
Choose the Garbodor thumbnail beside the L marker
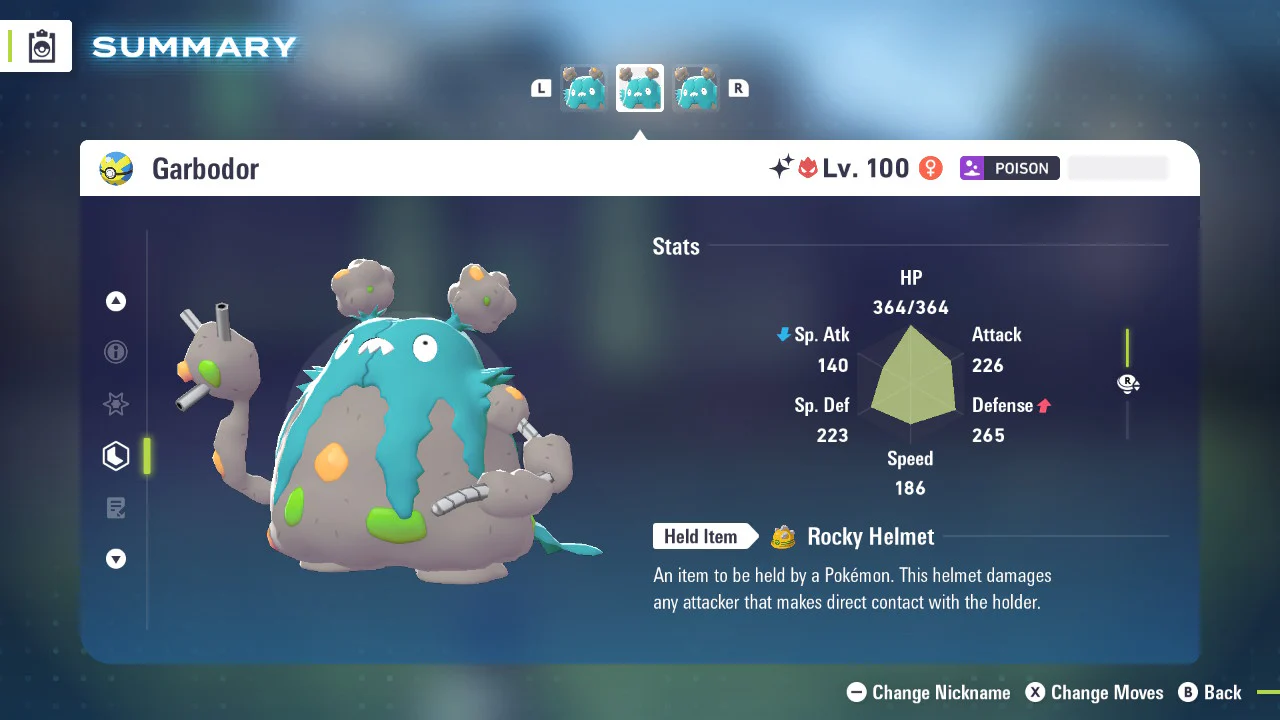click(x=583, y=89)
